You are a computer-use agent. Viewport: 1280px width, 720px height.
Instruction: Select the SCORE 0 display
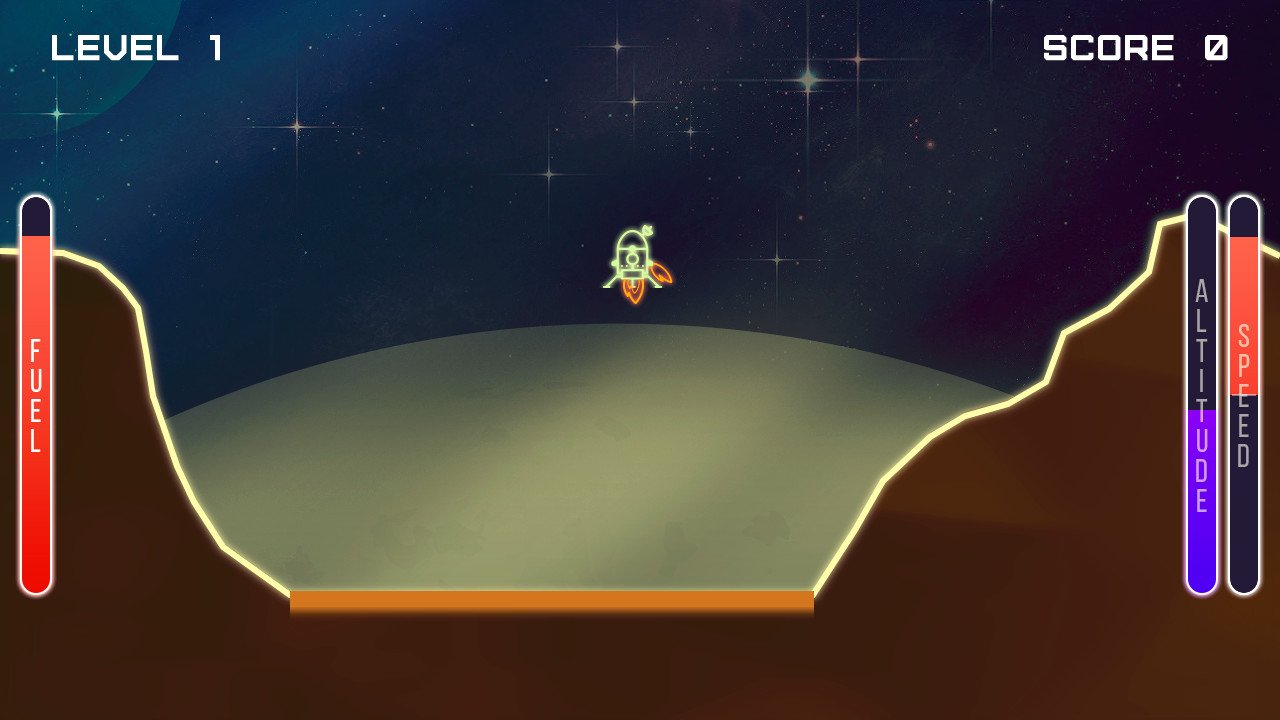pos(1135,46)
